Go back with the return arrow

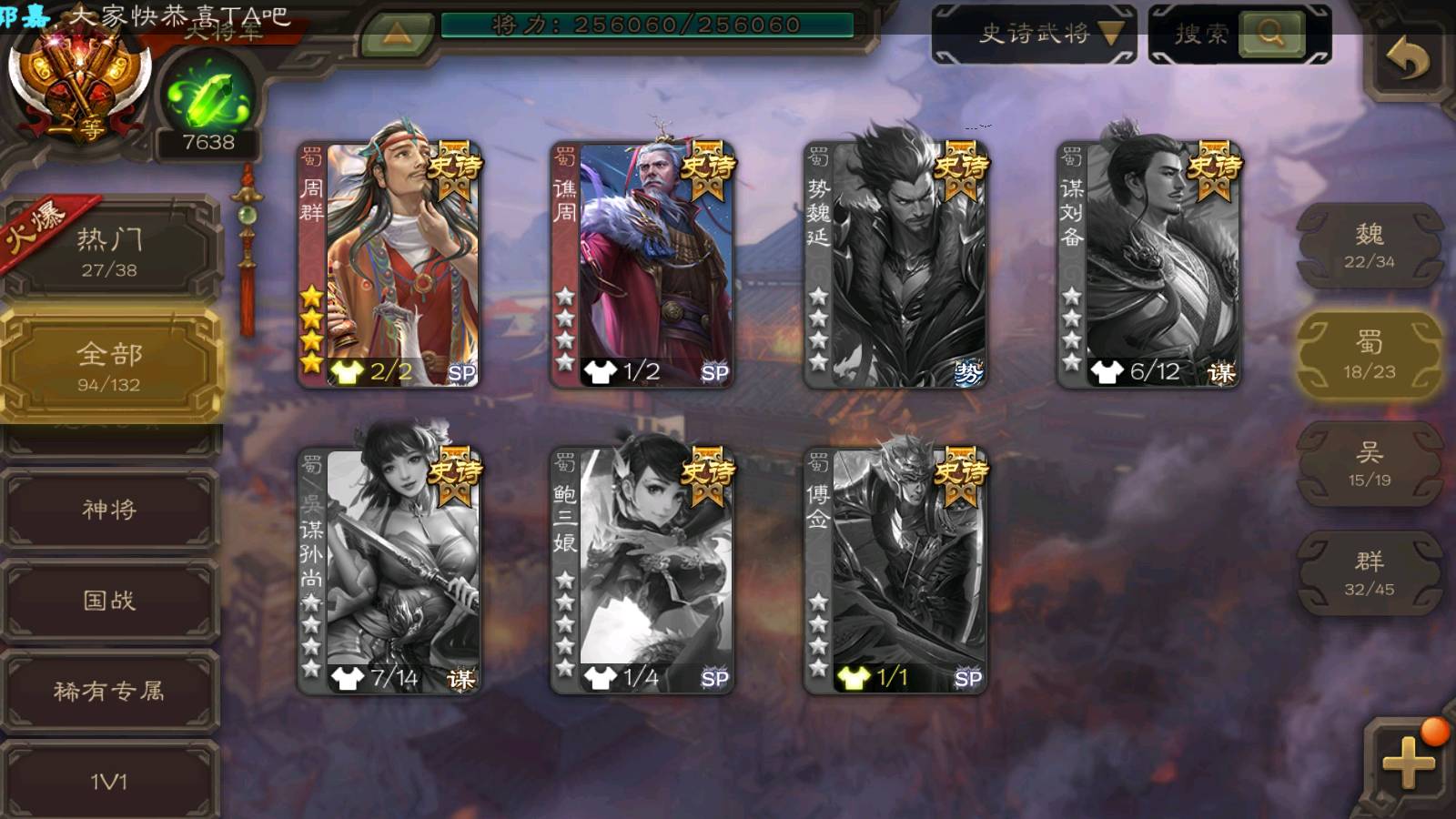point(1407,60)
